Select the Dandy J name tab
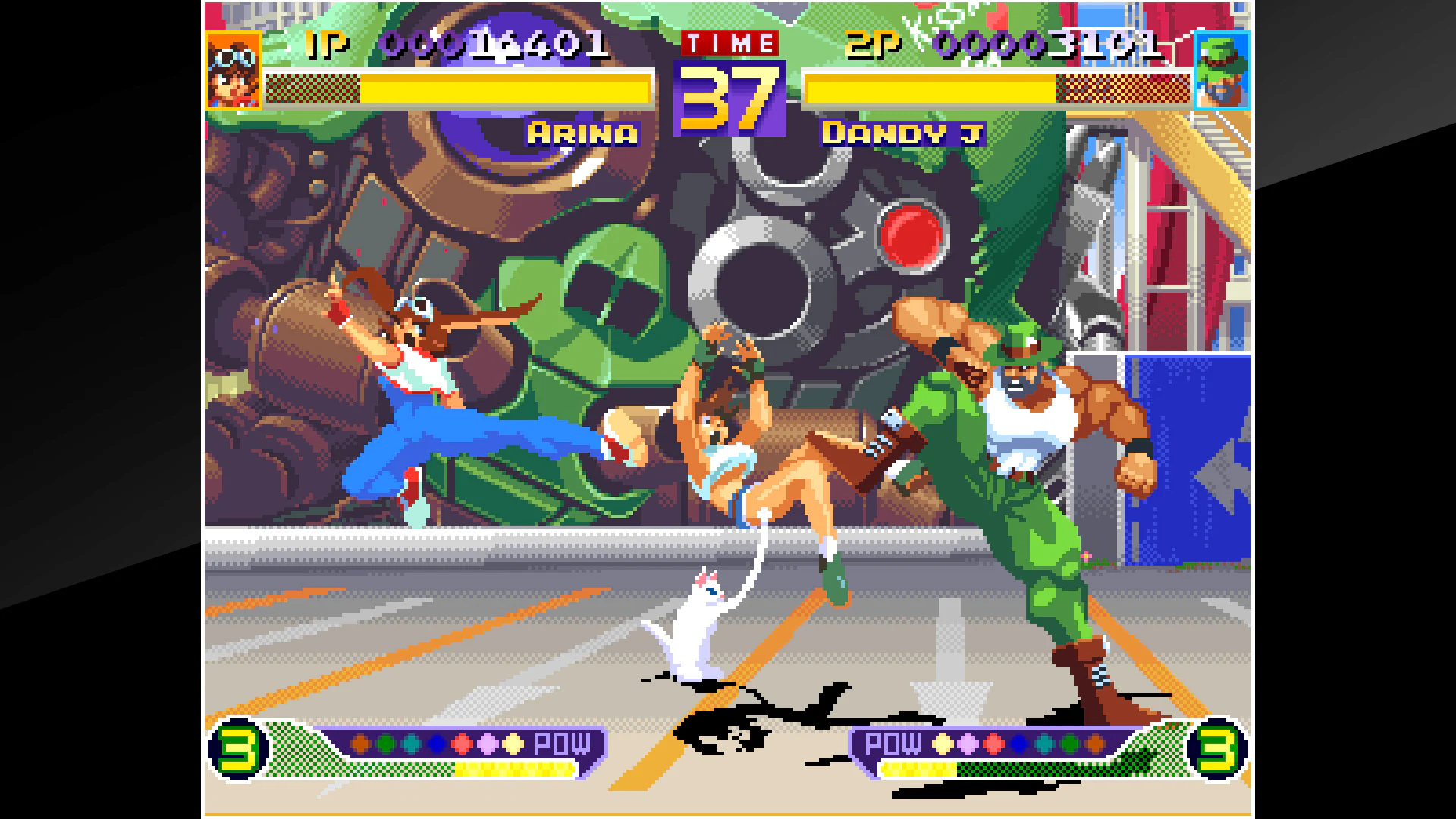Screen dimensions: 1456x819 coord(902,134)
